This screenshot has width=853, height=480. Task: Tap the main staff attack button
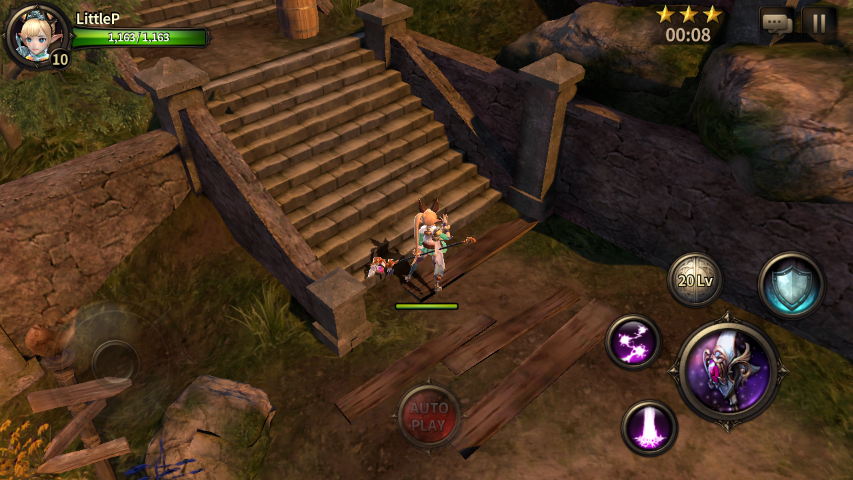coord(728,372)
